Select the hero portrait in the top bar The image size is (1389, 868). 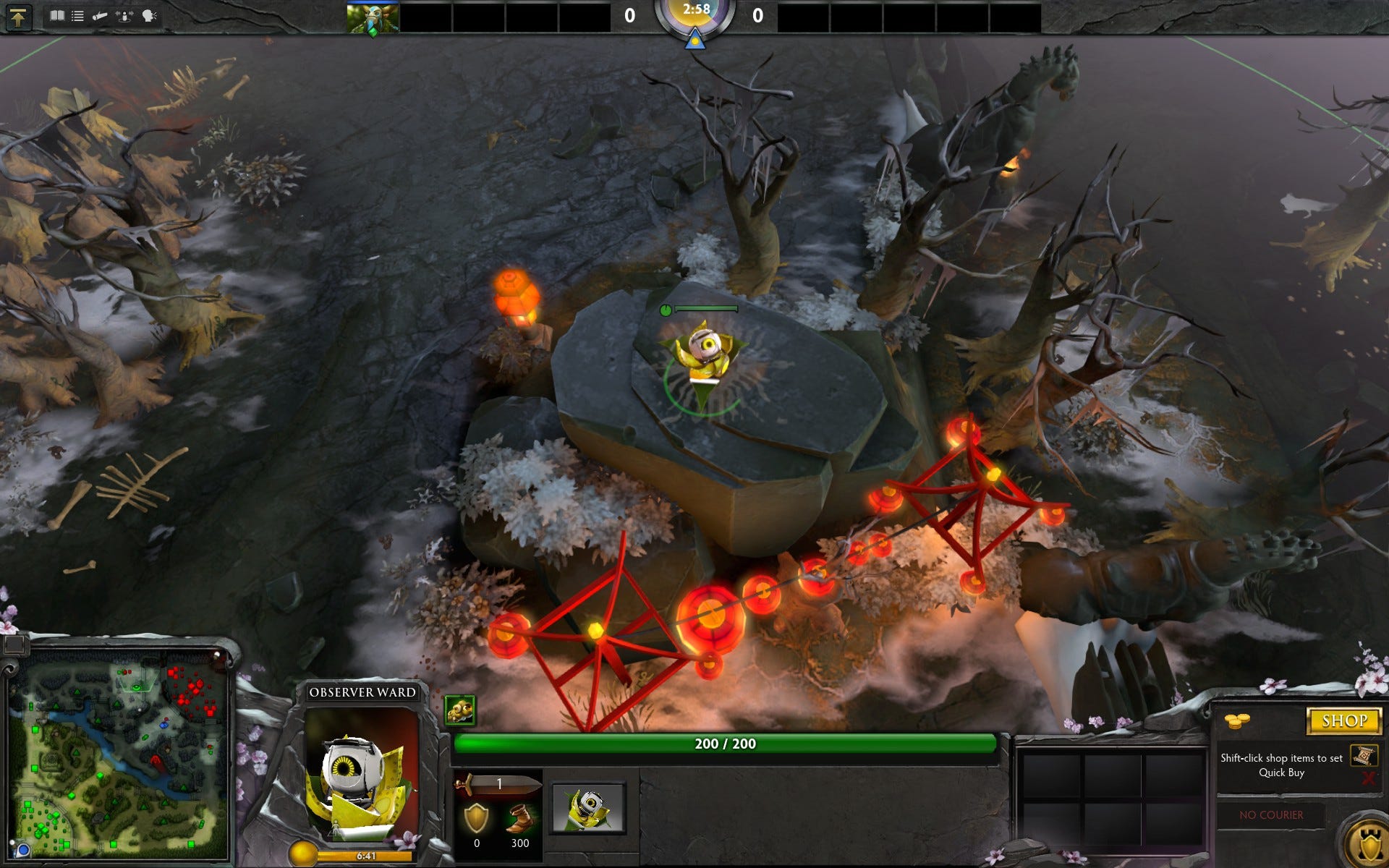372,17
